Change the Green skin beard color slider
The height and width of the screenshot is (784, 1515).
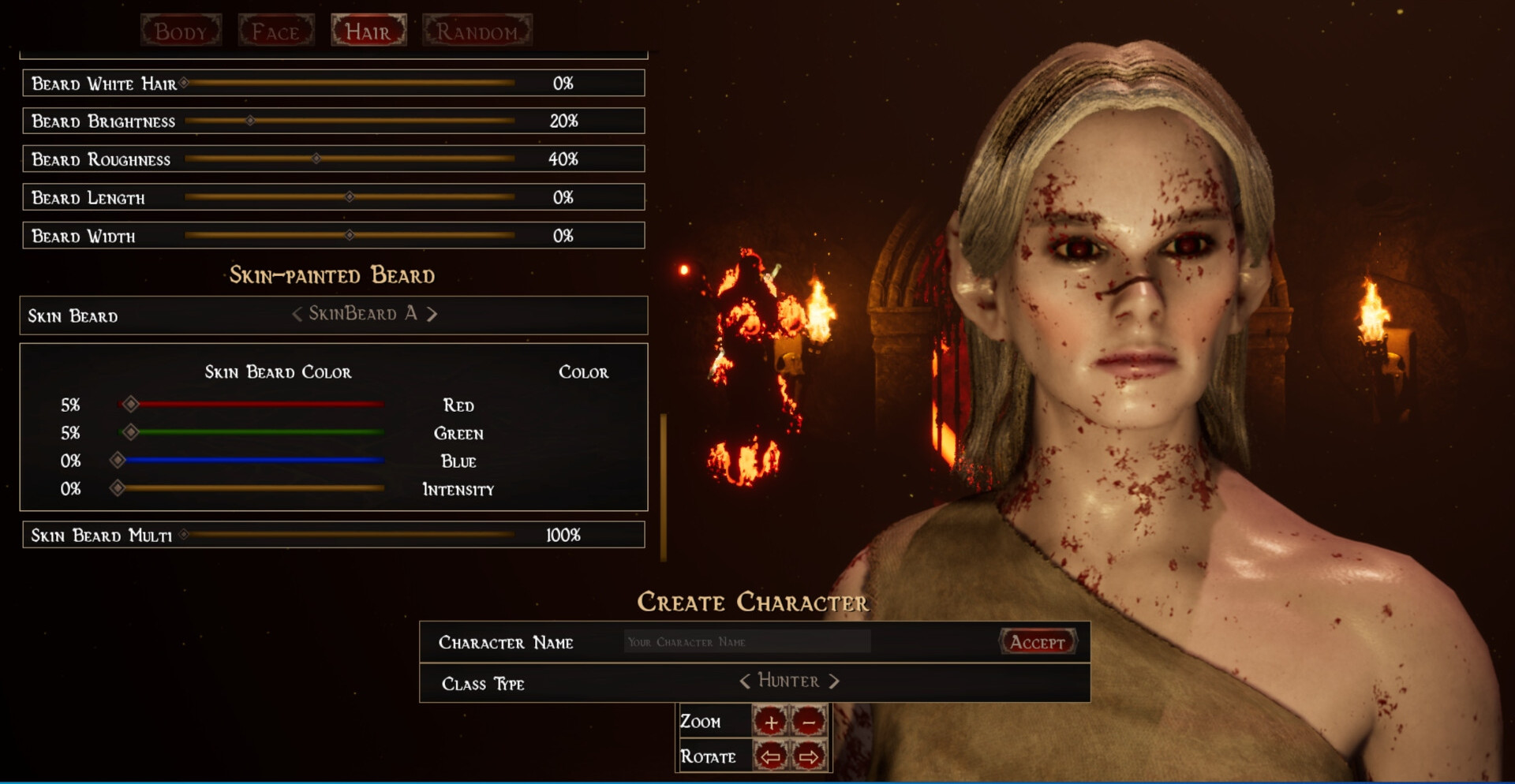131,432
